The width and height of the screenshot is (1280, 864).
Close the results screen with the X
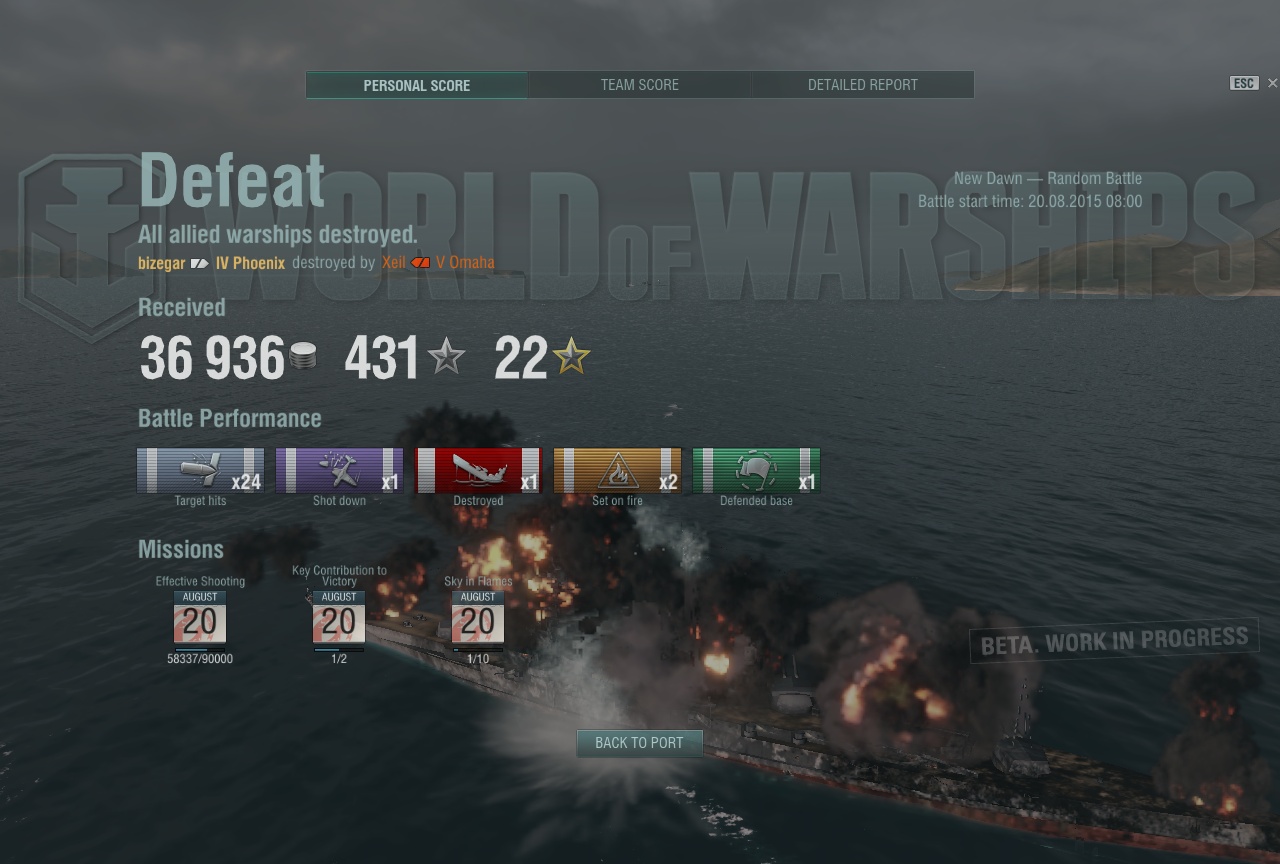point(1272,83)
